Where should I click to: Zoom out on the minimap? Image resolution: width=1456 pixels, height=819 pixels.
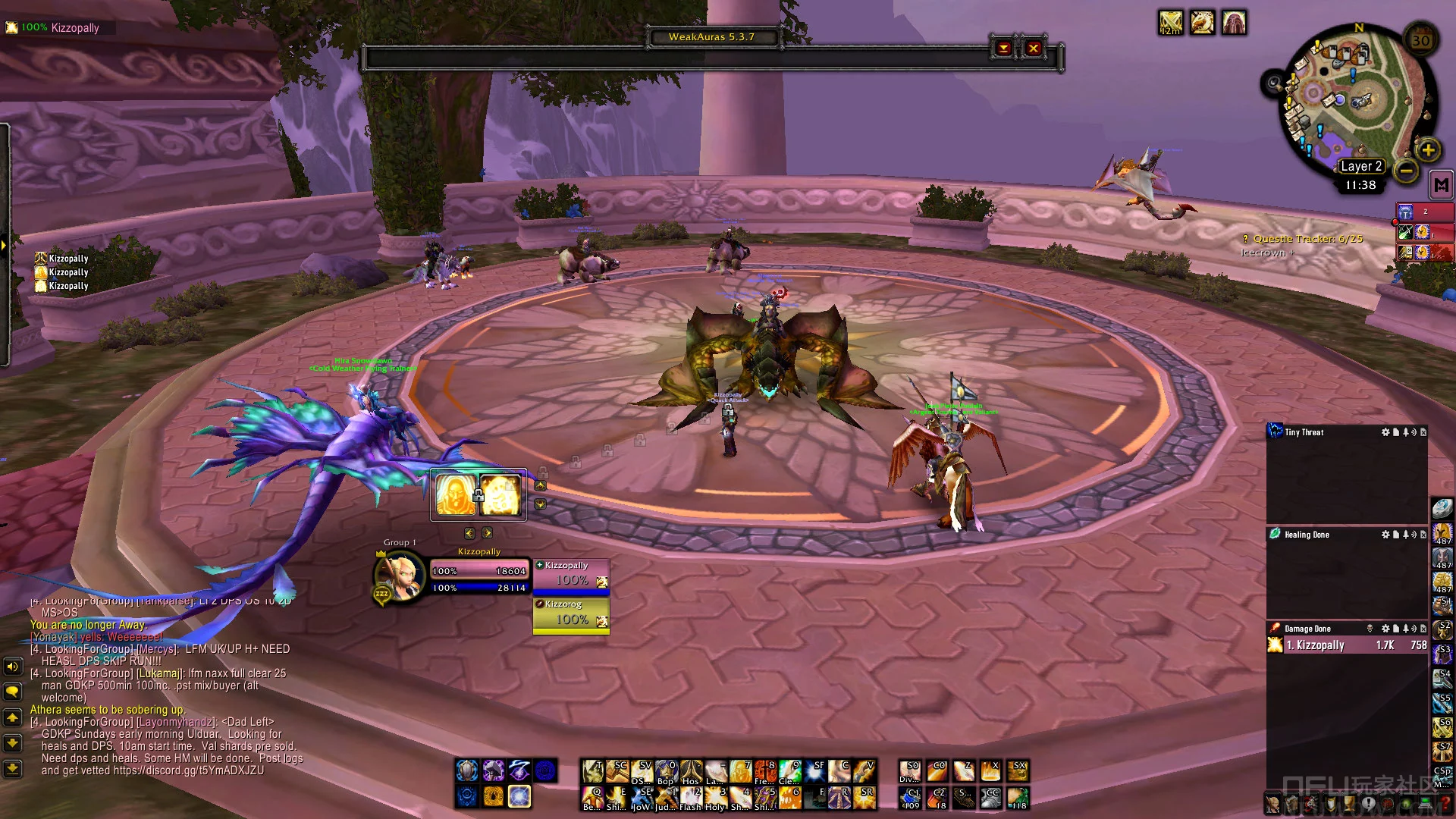[x=1405, y=171]
